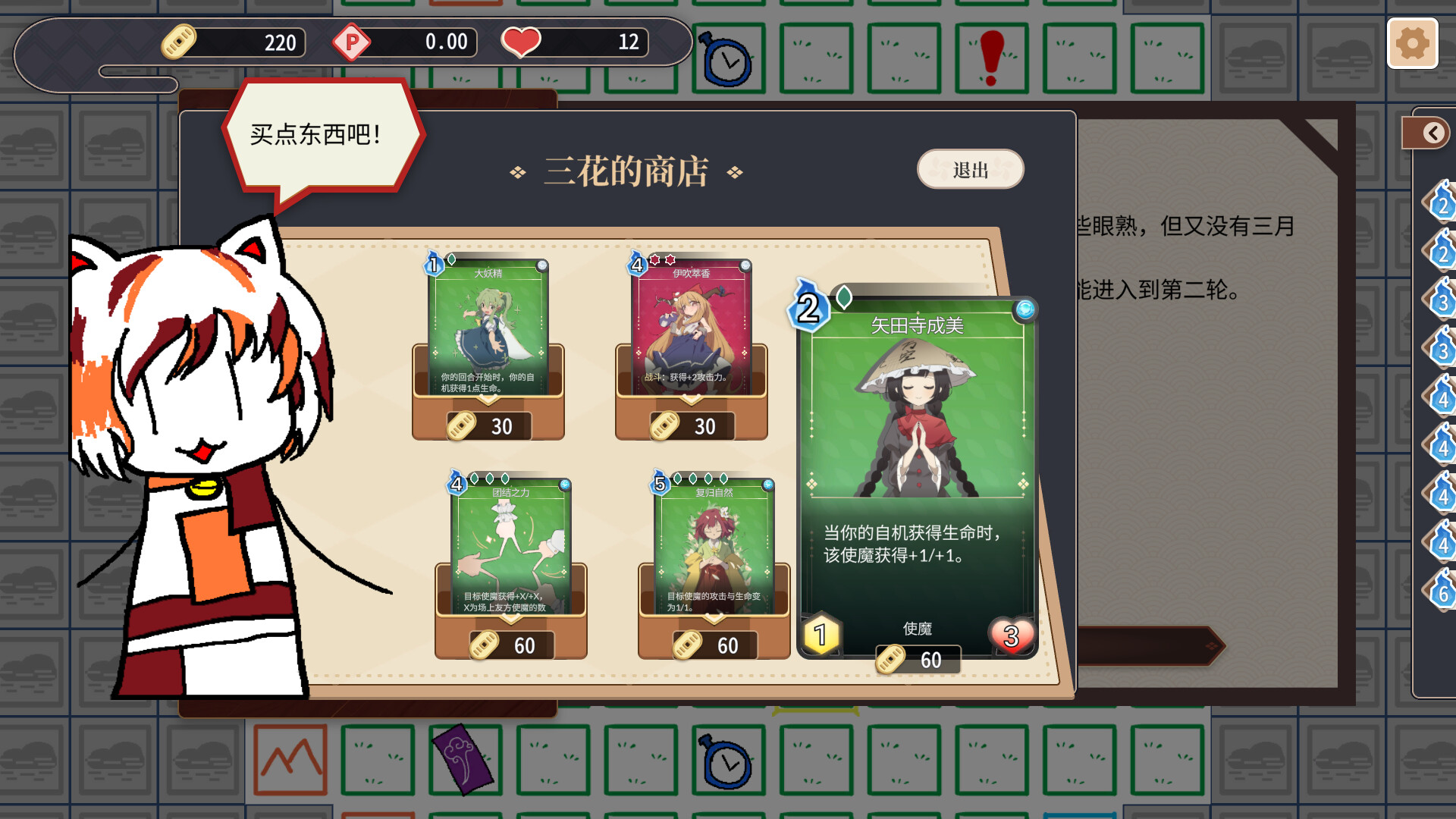Image resolution: width=1456 pixels, height=819 pixels.
Task: Buy 大妖精 for 30 coins
Action: point(488,326)
